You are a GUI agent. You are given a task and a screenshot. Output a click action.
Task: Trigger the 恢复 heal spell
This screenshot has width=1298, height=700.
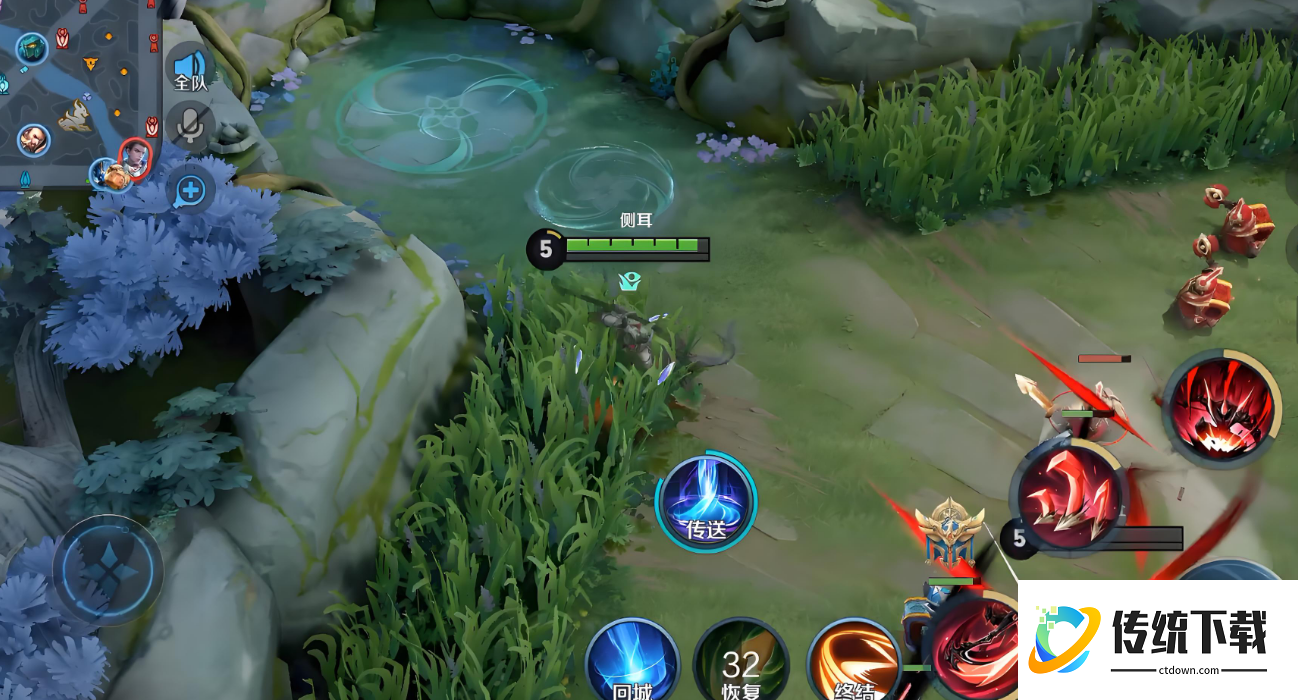click(741, 661)
